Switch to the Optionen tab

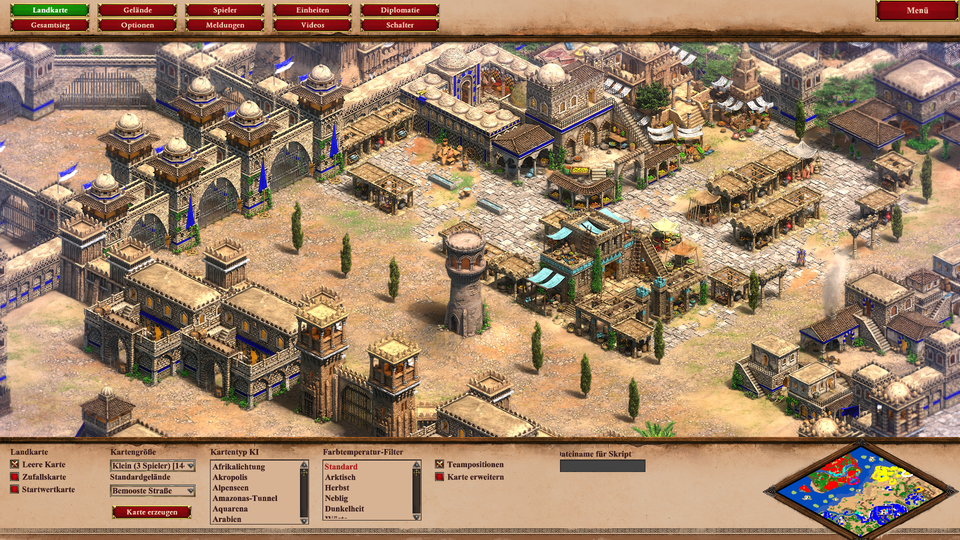(137, 24)
